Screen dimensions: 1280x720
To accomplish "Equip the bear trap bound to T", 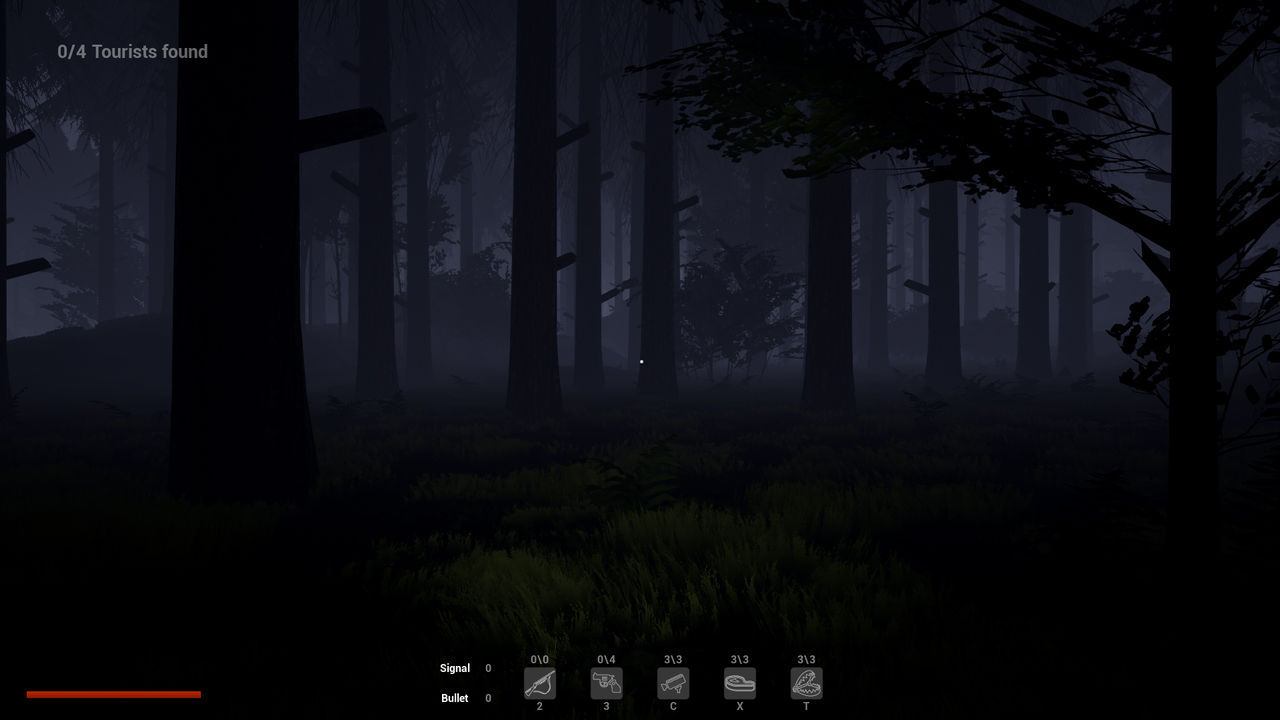I will [806, 684].
